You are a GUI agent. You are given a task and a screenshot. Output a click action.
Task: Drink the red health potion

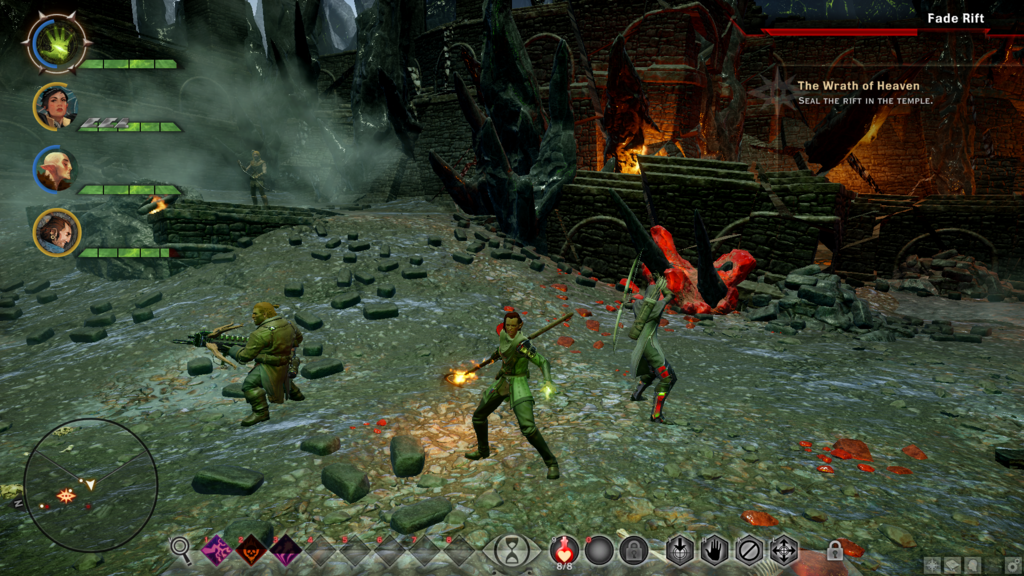[565, 549]
